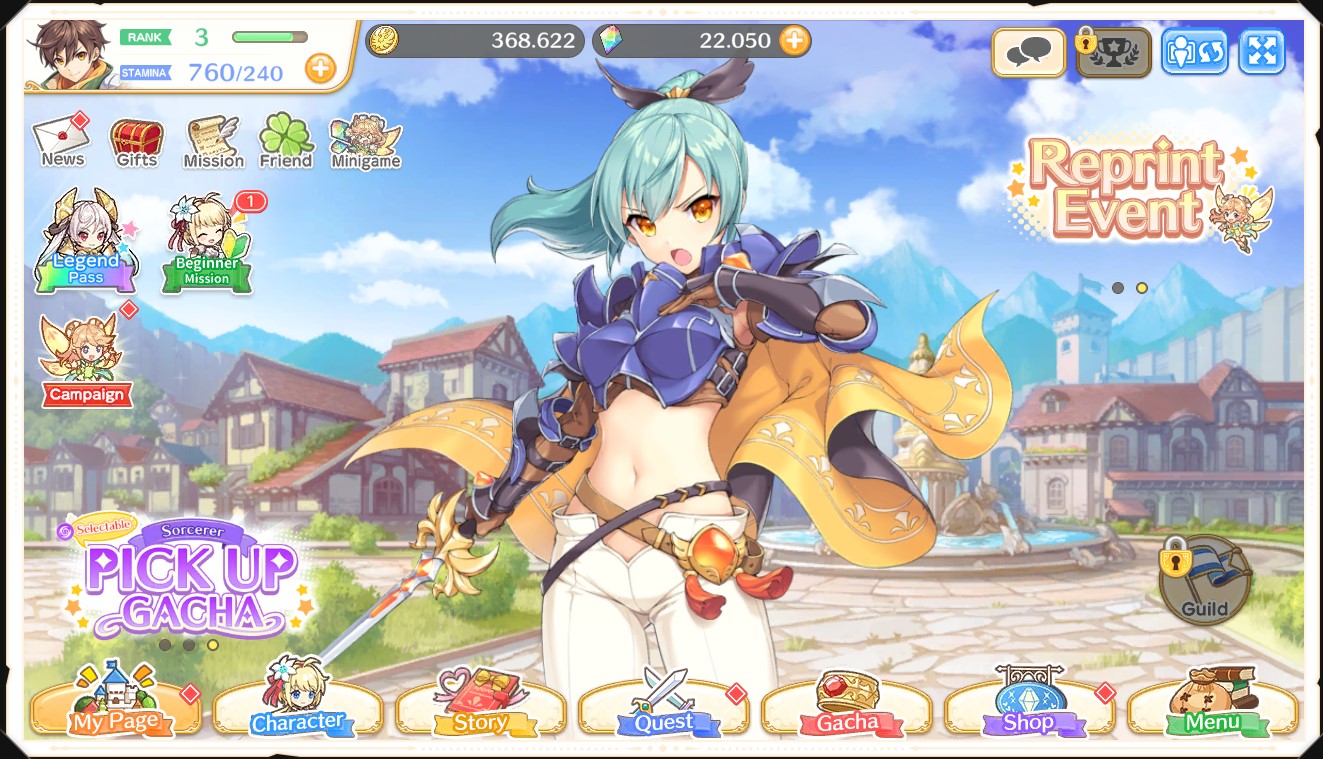The image size is (1323, 759).
Task: Open the Quest menu
Action: pos(664,706)
